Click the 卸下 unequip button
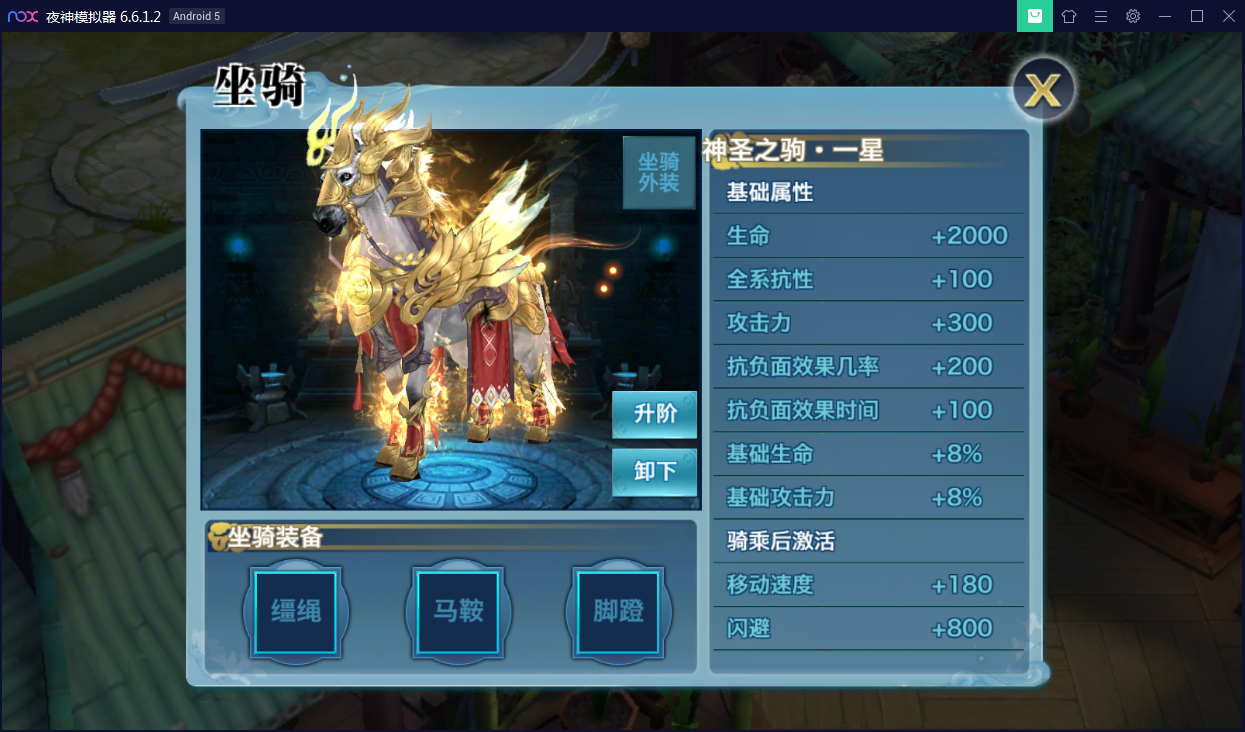 pos(655,471)
